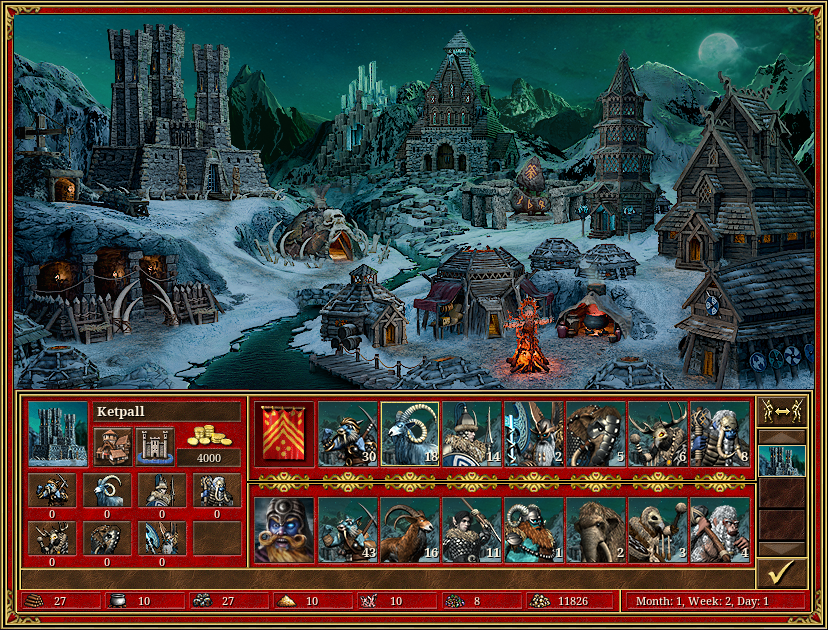828x630 pixels.
Task: Choose the garrison stack of 14 warriors
Action: 472,434
